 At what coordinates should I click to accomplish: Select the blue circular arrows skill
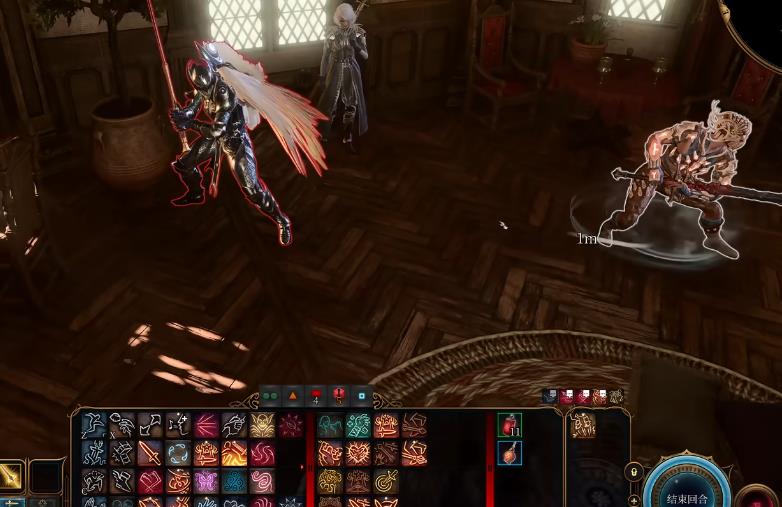pyautogui.click(x=178, y=453)
